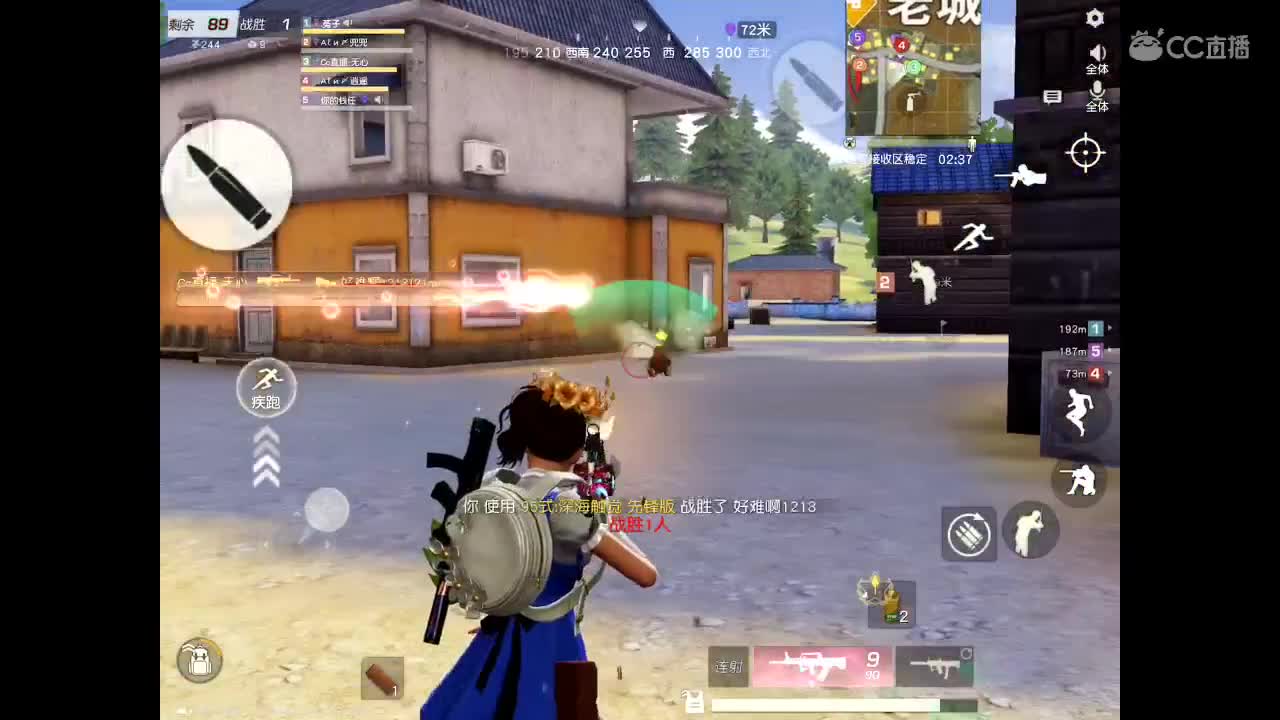1280x720 pixels.
Task: Expand the teammate list top left
Action: (350, 60)
